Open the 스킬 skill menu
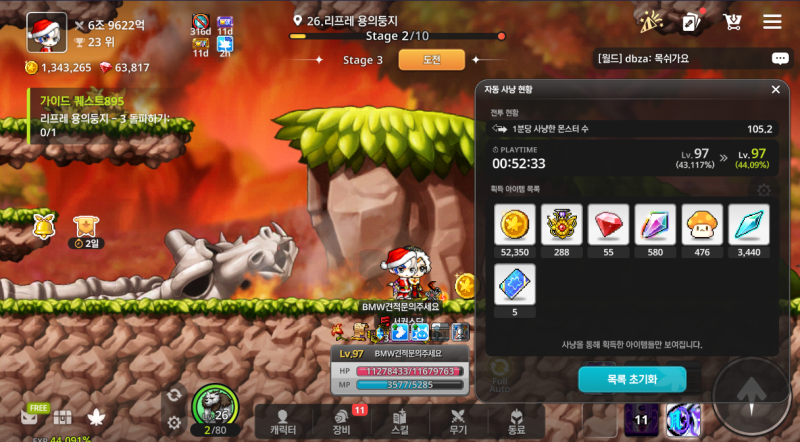Image resolution: width=800 pixels, height=442 pixels. pyautogui.click(x=399, y=421)
